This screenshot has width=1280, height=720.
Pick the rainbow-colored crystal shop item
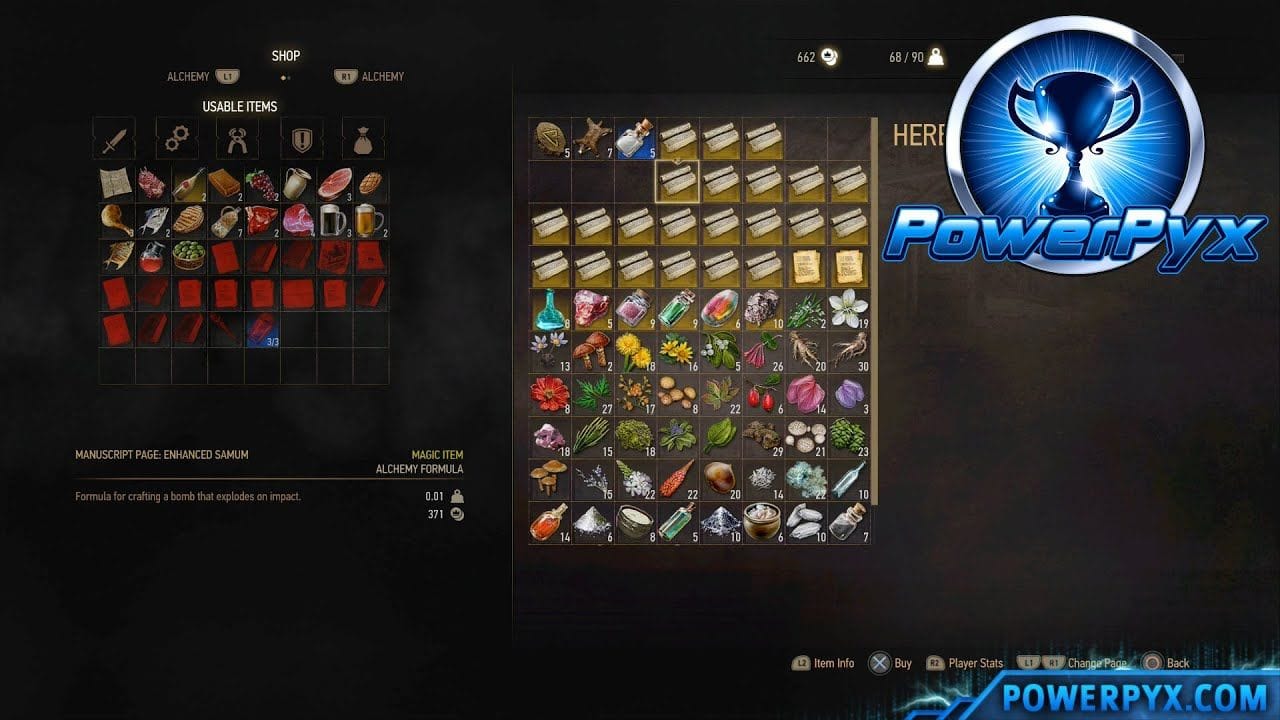[720, 308]
